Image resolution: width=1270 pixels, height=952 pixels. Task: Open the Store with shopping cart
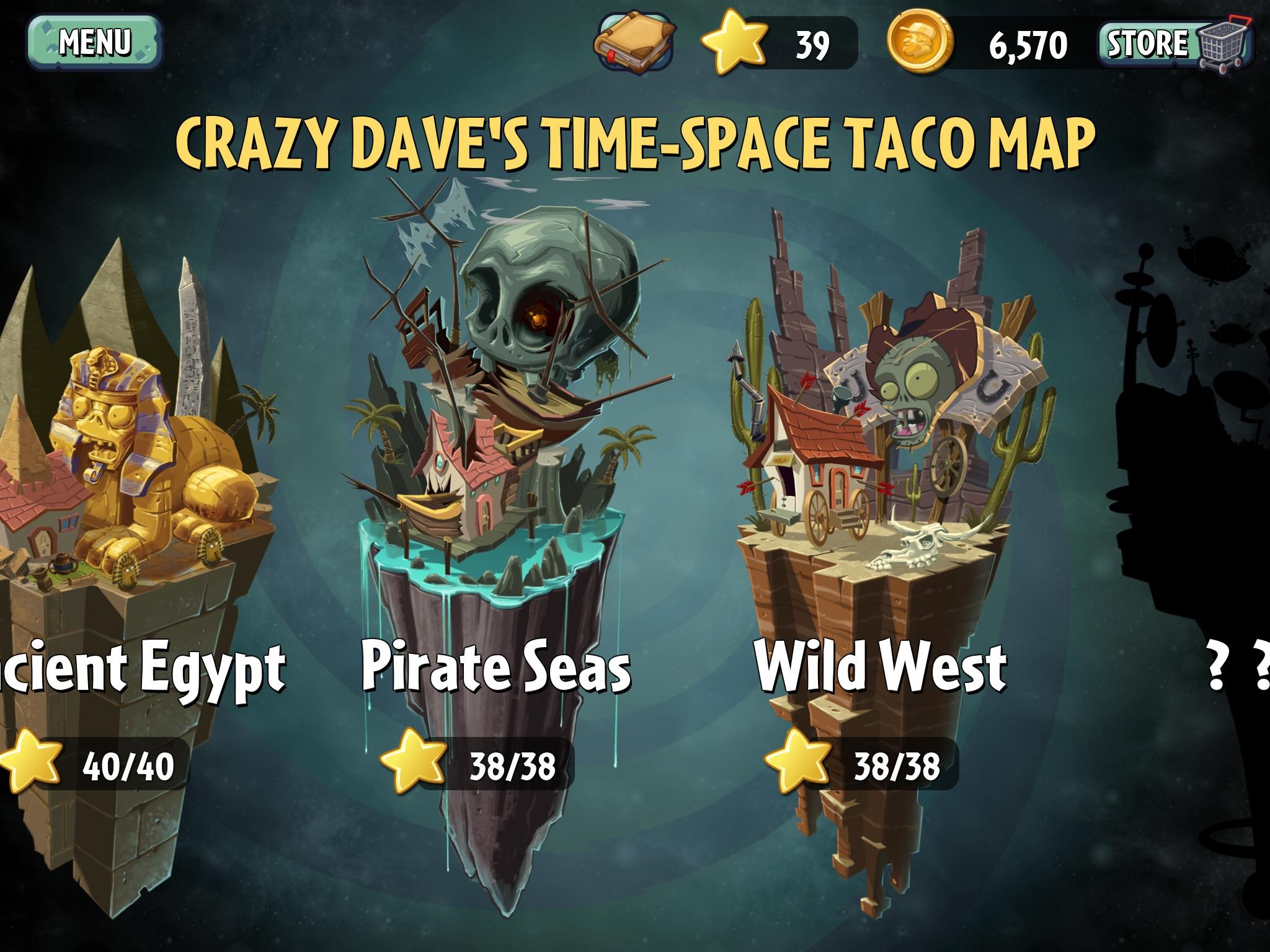coord(1175,43)
